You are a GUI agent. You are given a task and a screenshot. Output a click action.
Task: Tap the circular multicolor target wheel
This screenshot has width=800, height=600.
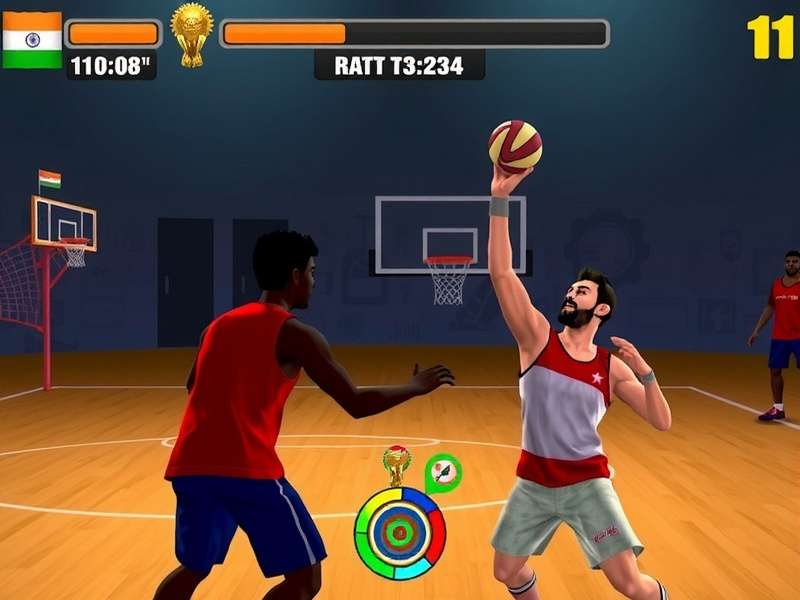(x=400, y=533)
